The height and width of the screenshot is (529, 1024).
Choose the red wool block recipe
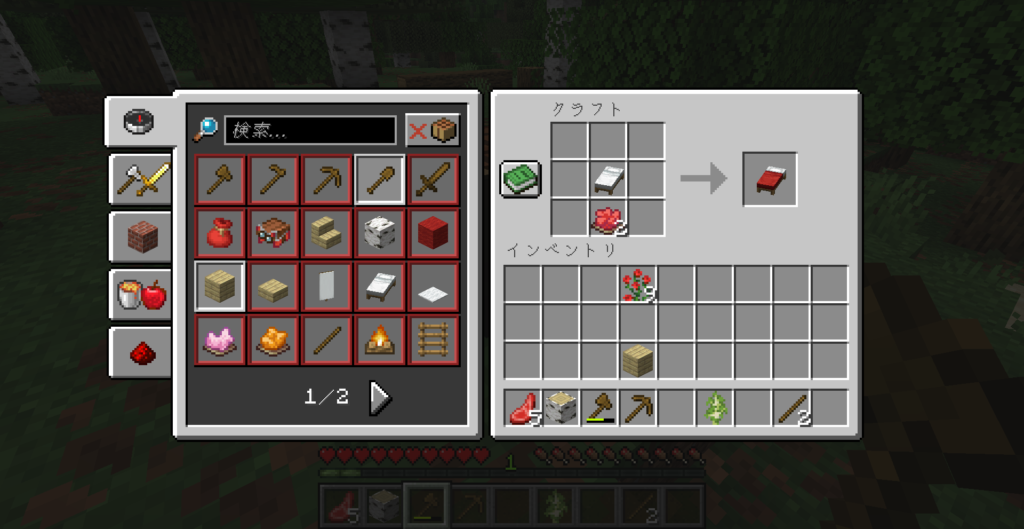[x=434, y=234]
